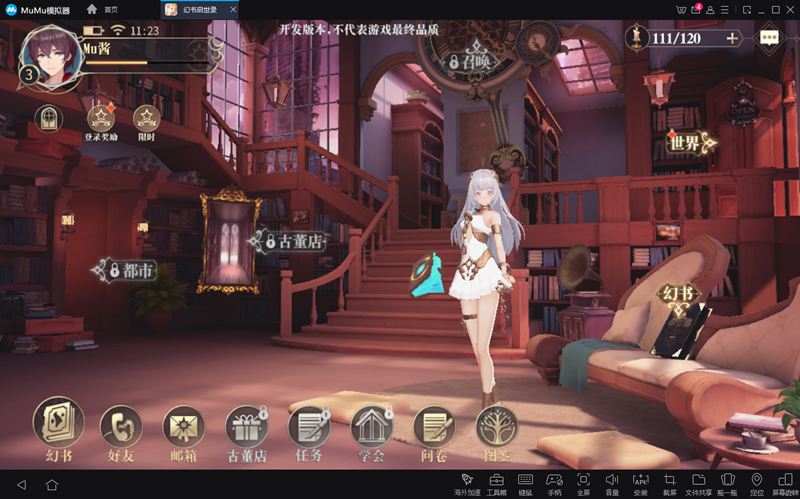Switch to the 首页 emulator tab
Viewport: 800px width, 499px height.
102,8
